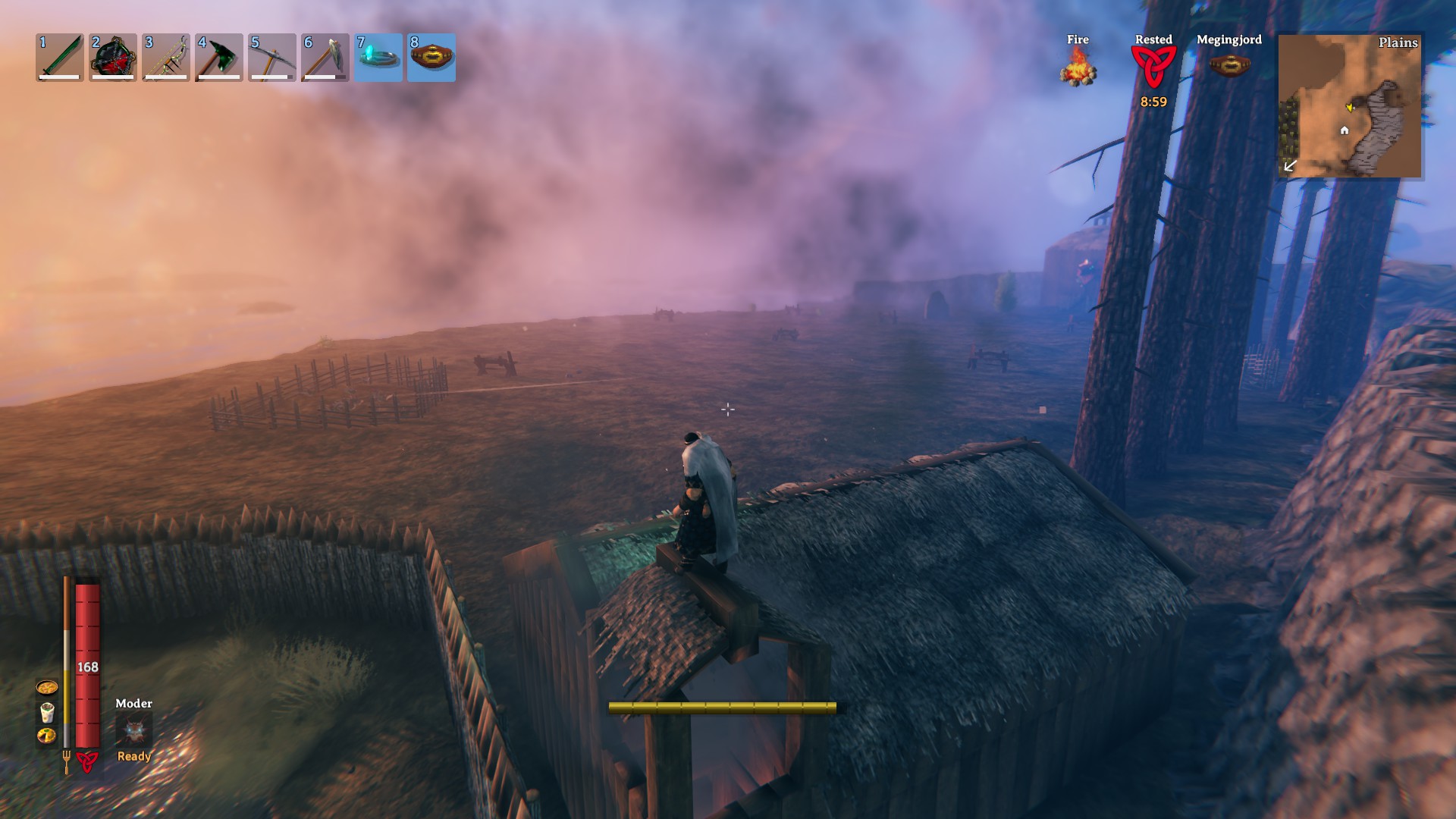Choose the bow in hotbar slot 3

pos(166,57)
